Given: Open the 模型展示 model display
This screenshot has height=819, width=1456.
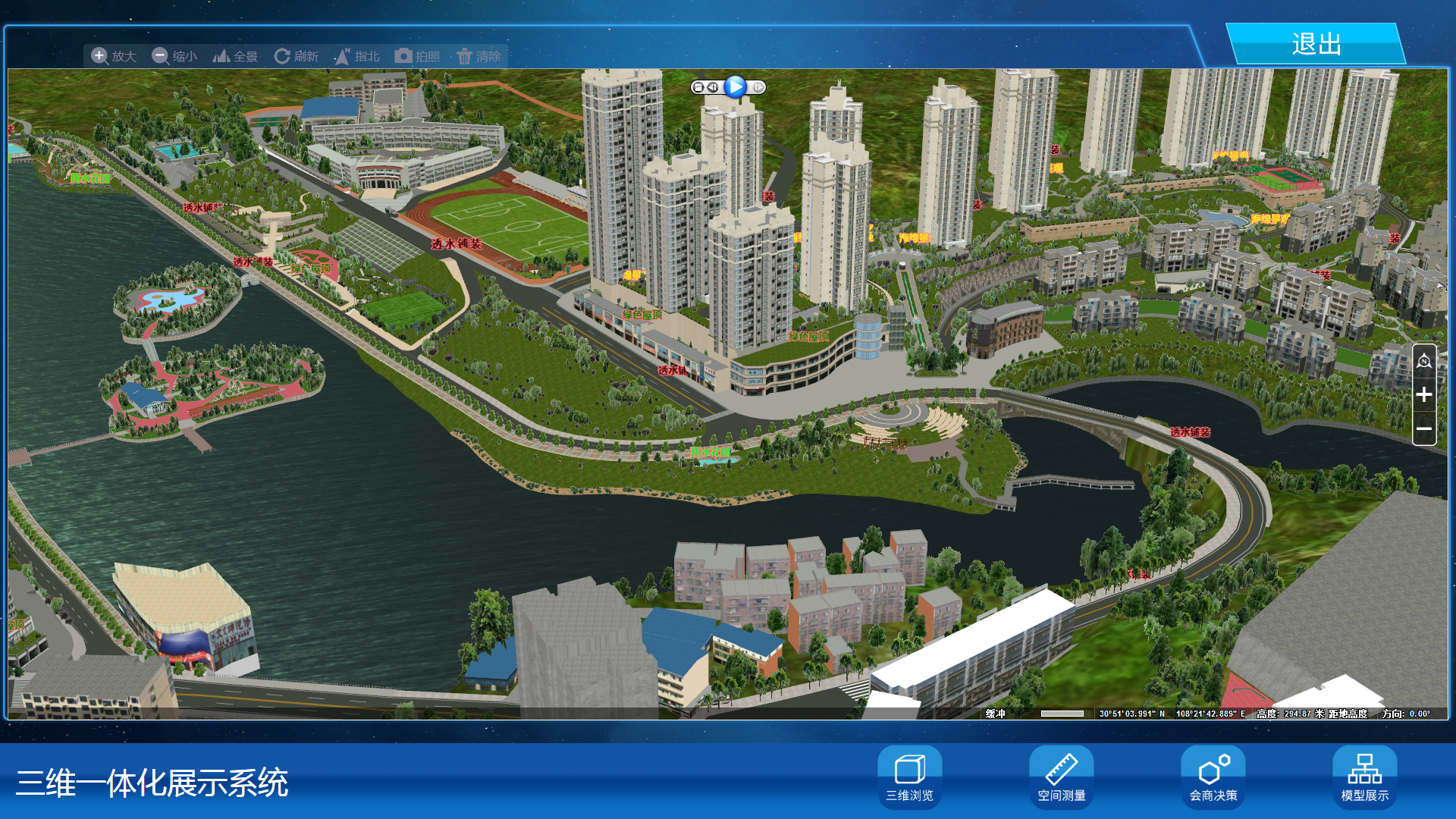Looking at the screenshot, I should 1365,777.
